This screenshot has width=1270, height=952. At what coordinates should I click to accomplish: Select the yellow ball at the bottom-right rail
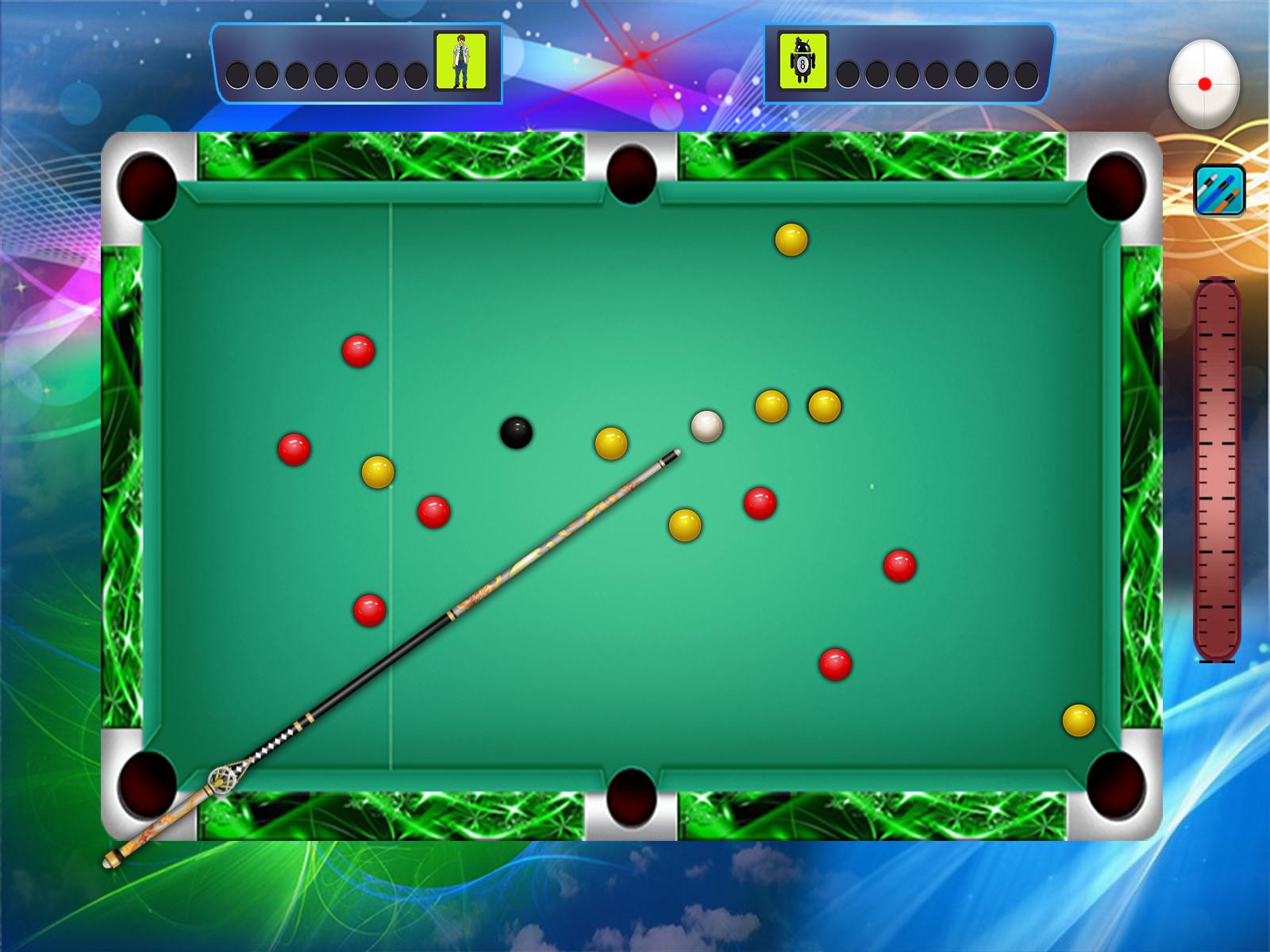(x=1077, y=719)
